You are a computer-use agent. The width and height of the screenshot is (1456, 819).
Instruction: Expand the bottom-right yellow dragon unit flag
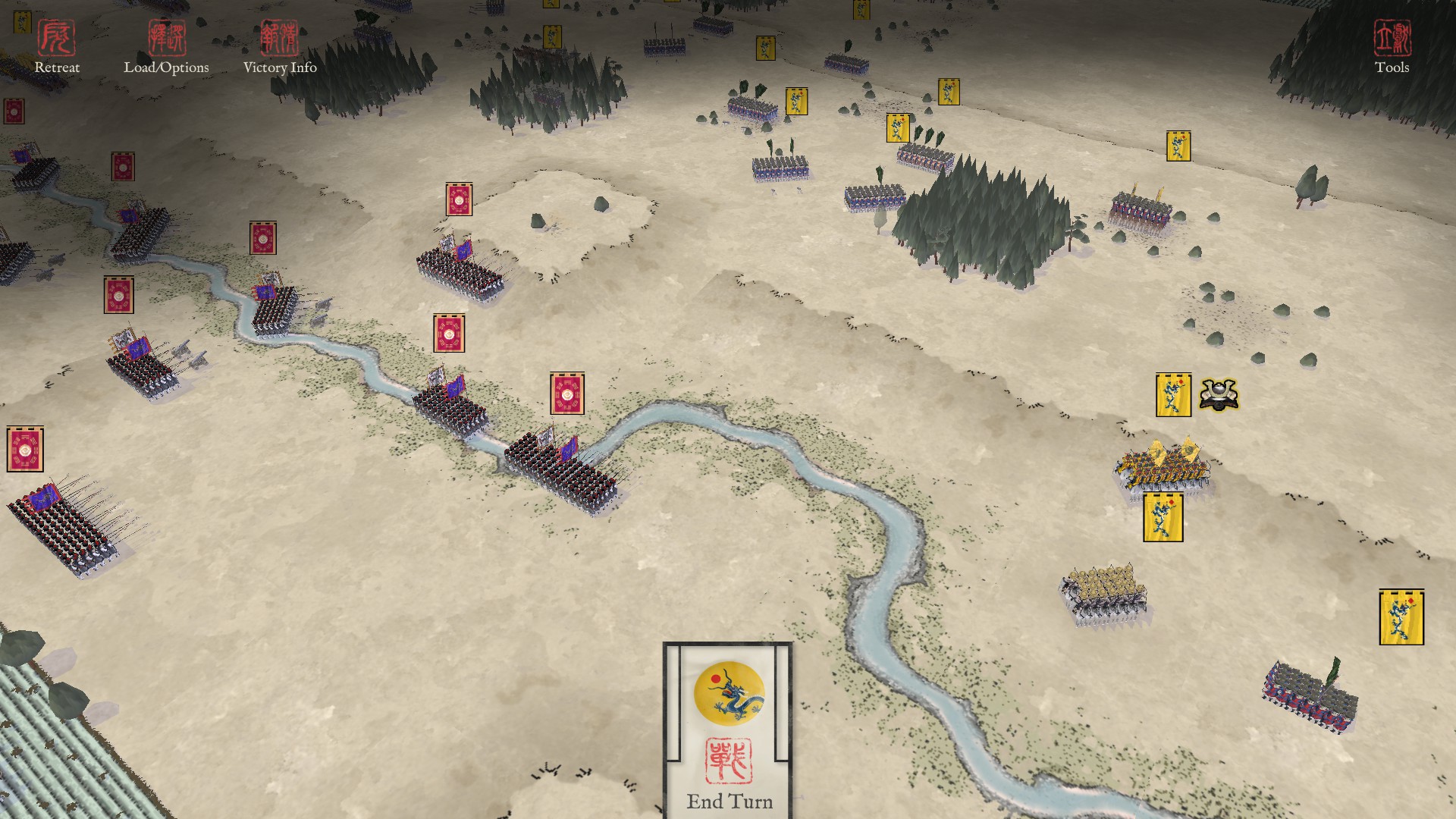[x=1398, y=614]
